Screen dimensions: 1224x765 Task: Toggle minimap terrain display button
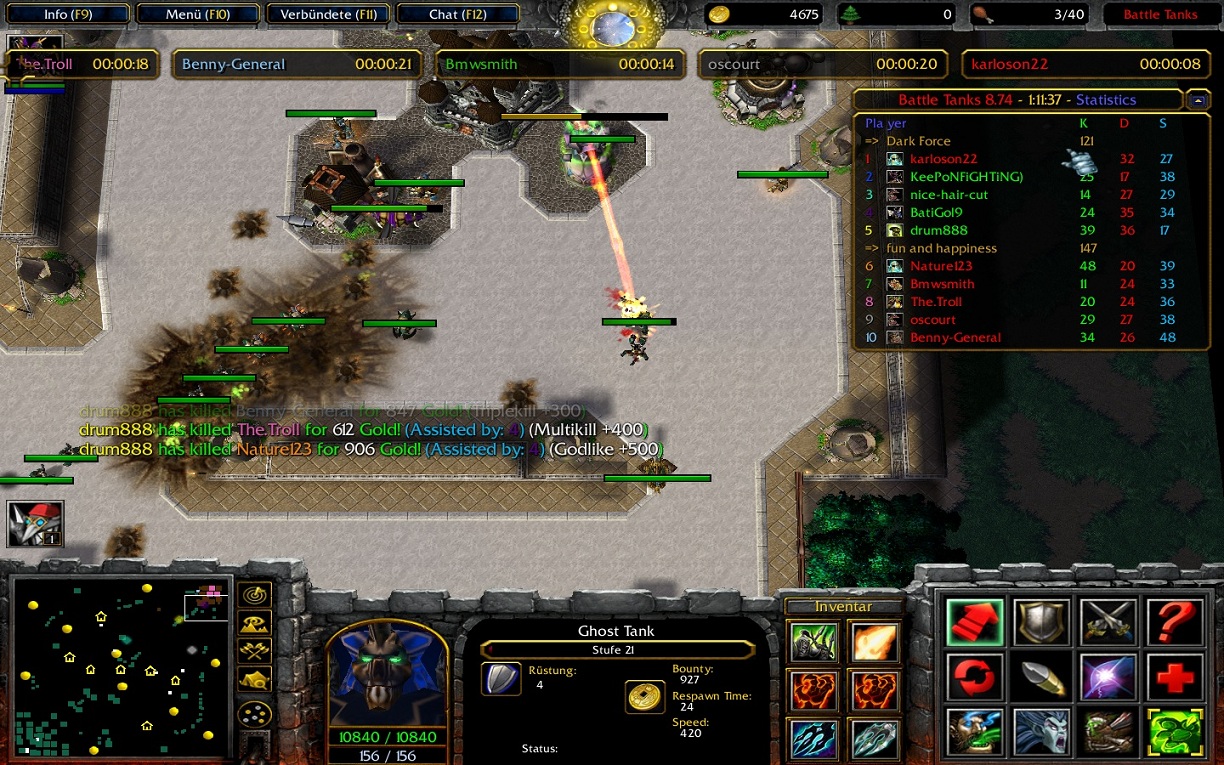[x=256, y=625]
